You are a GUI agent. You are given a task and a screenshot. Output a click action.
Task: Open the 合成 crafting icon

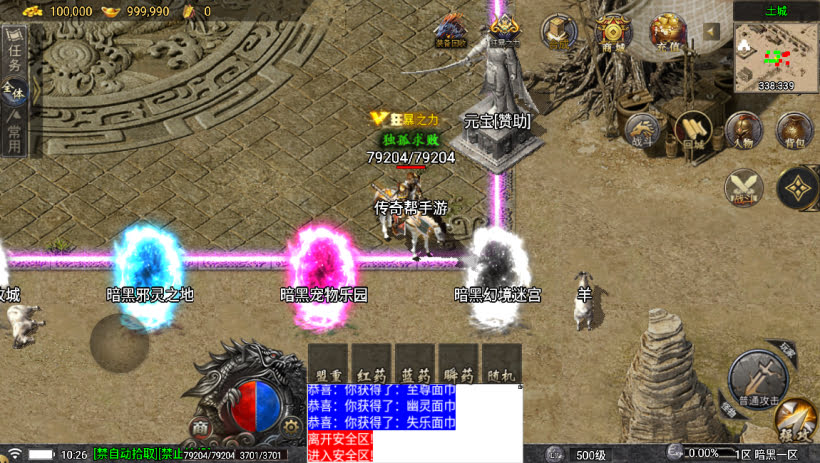point(559,32)
